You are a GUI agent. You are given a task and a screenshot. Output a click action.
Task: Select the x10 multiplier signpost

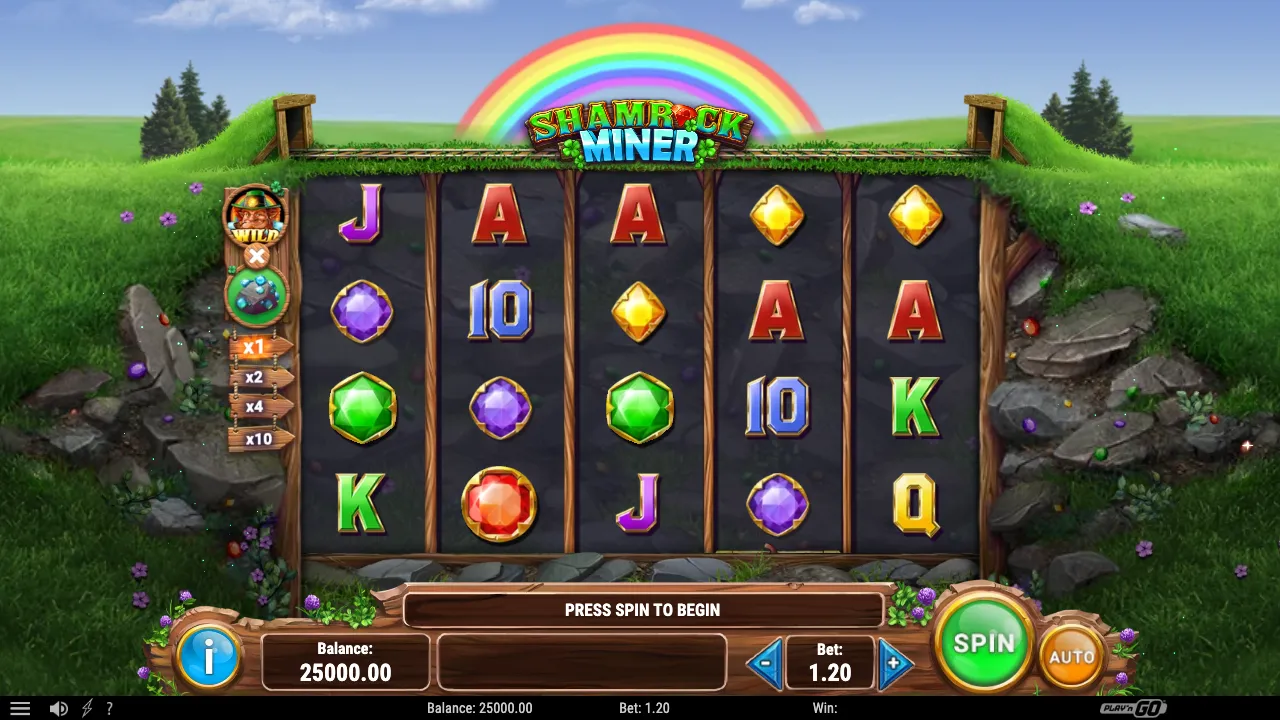(x=259, y=440)
